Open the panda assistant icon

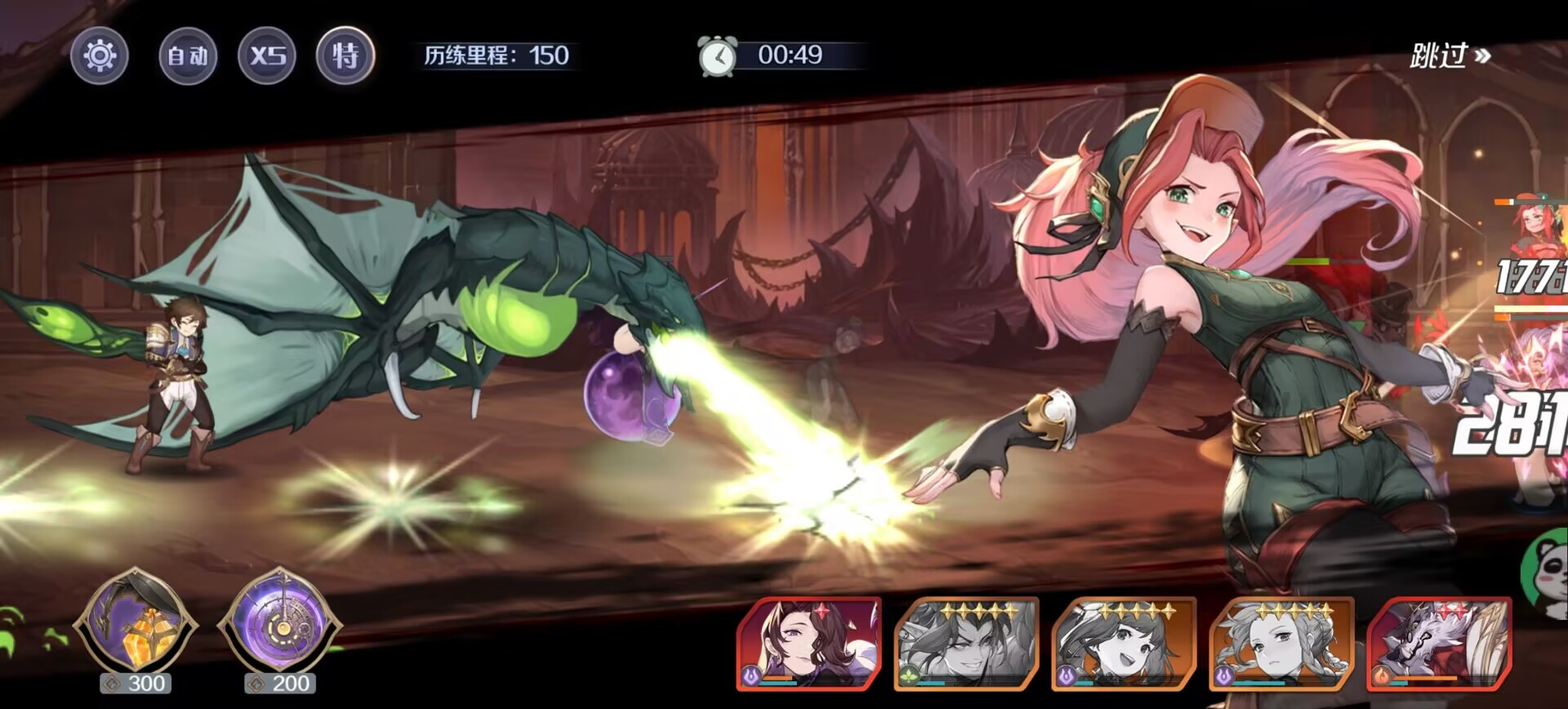1548,572
